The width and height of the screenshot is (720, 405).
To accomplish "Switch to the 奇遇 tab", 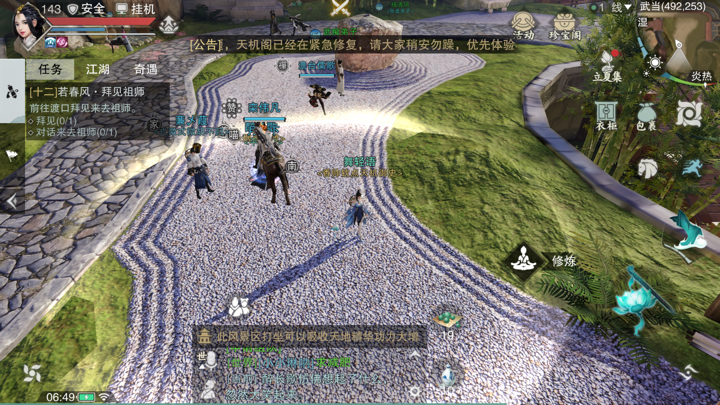I will 145,69.
